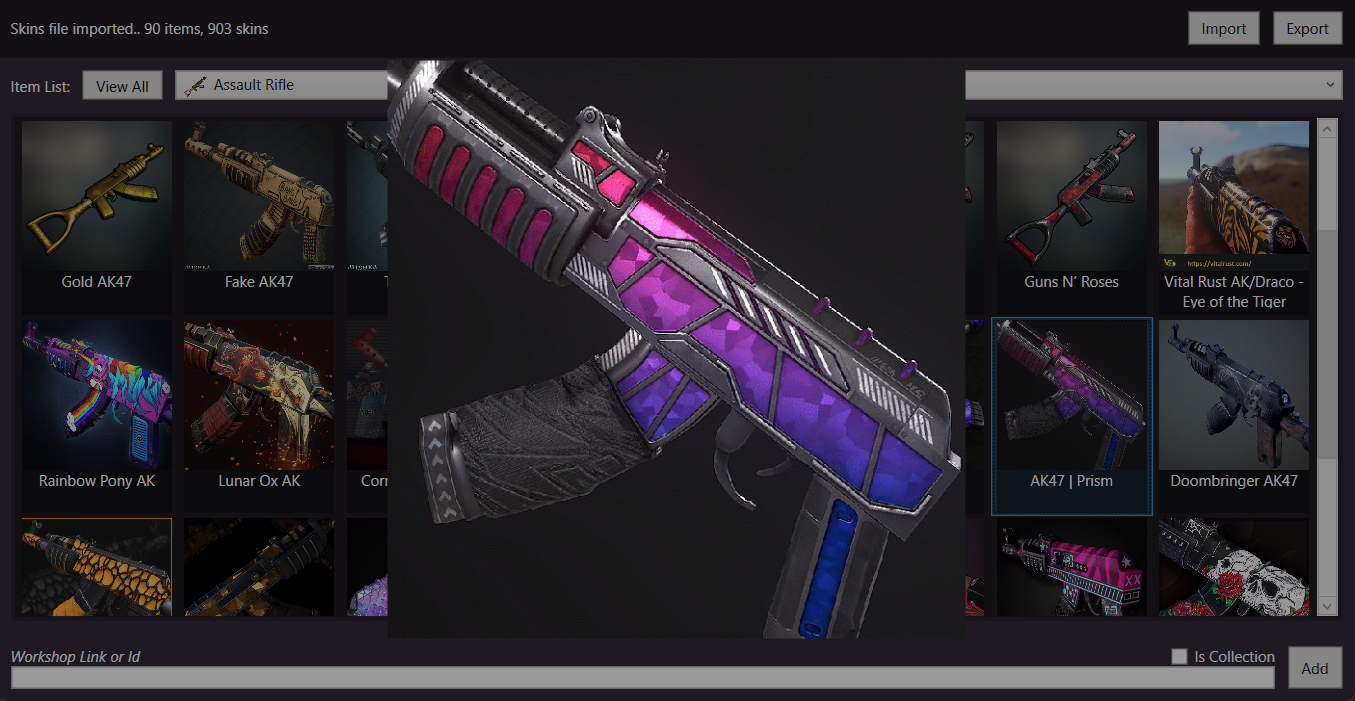
Task: Export the skins file
Action: [x=1307, y=29]
